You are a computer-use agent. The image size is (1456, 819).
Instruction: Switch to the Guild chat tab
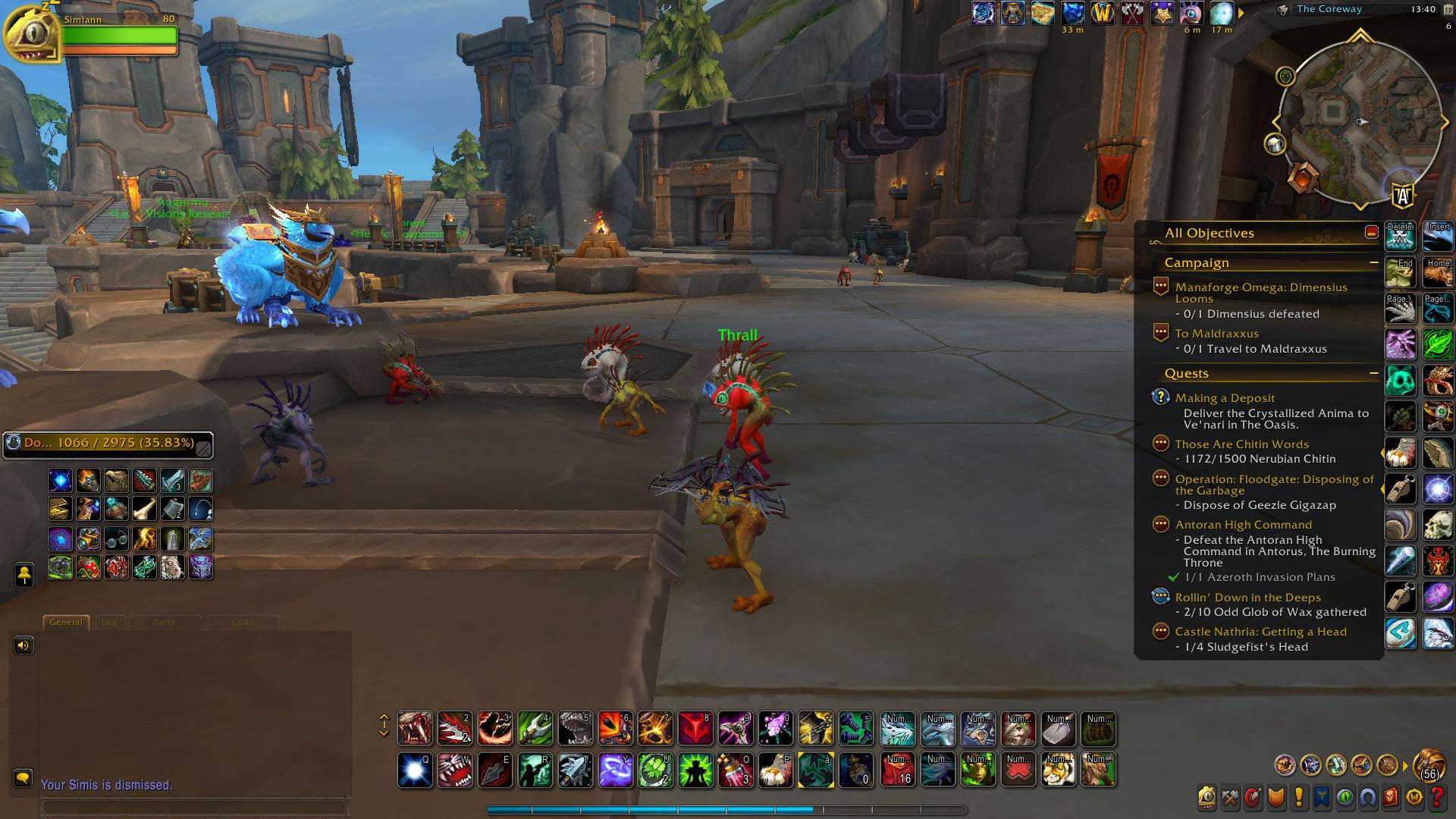click(x=242, y=623)
